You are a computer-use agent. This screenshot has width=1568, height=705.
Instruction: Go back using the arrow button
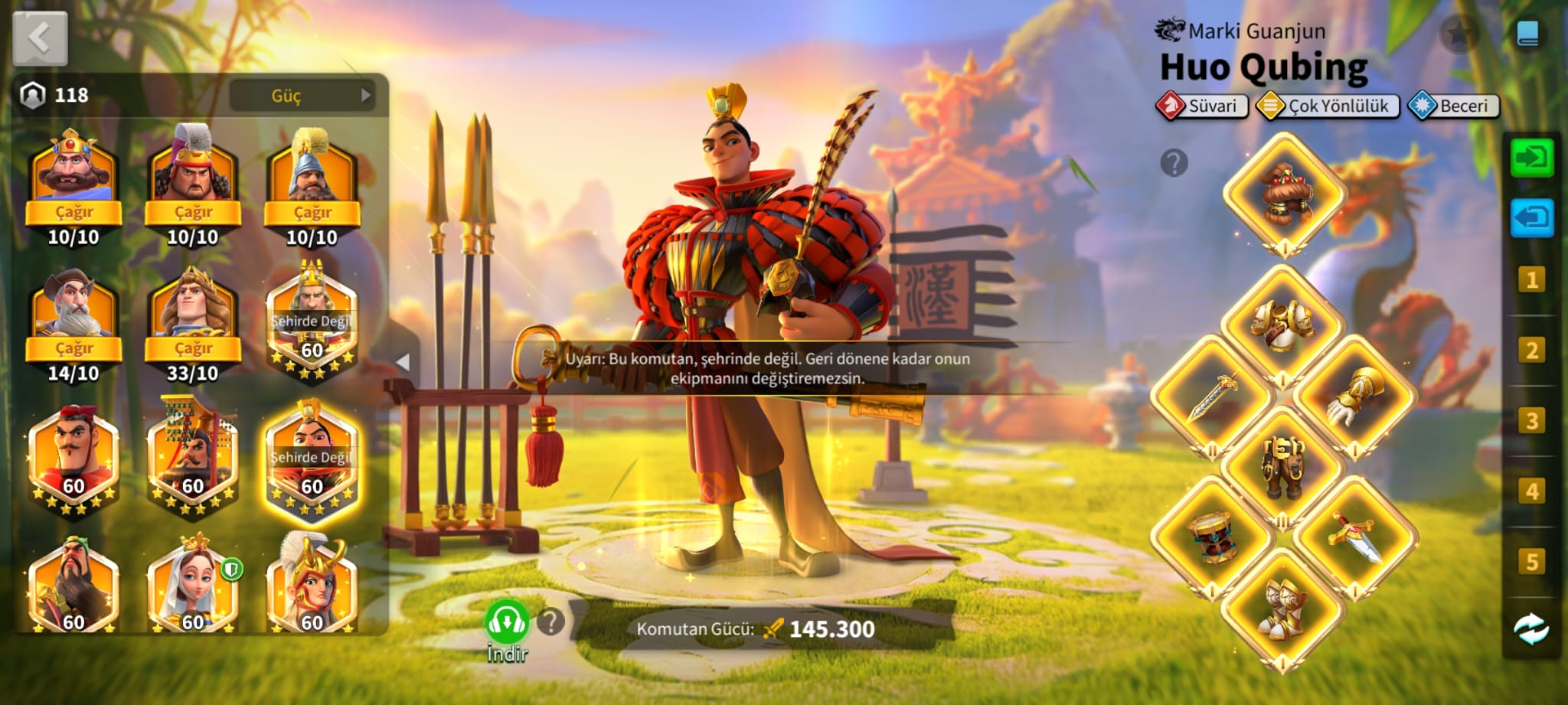40,38
